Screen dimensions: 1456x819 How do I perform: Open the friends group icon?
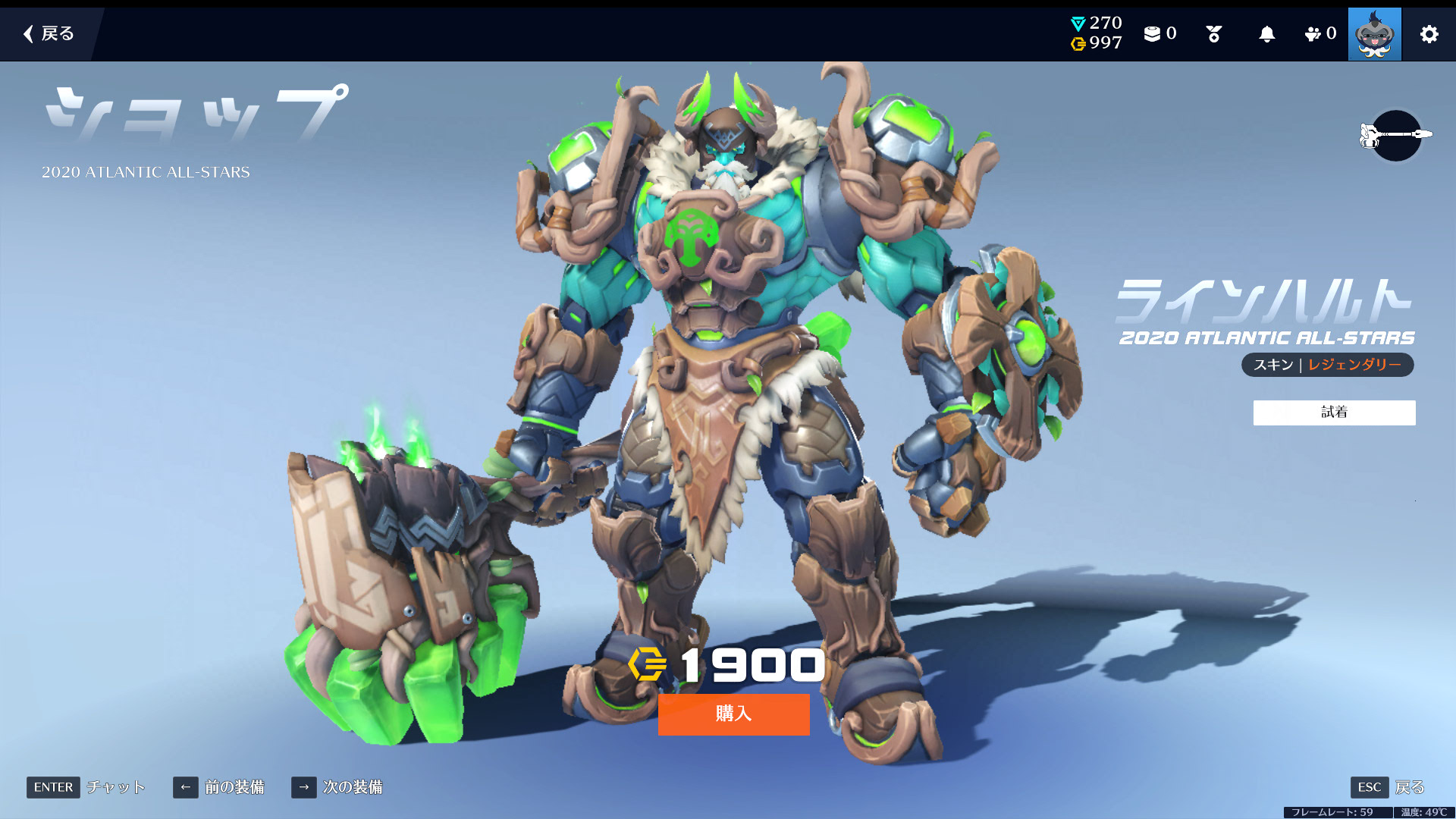tap(1319, 34)
